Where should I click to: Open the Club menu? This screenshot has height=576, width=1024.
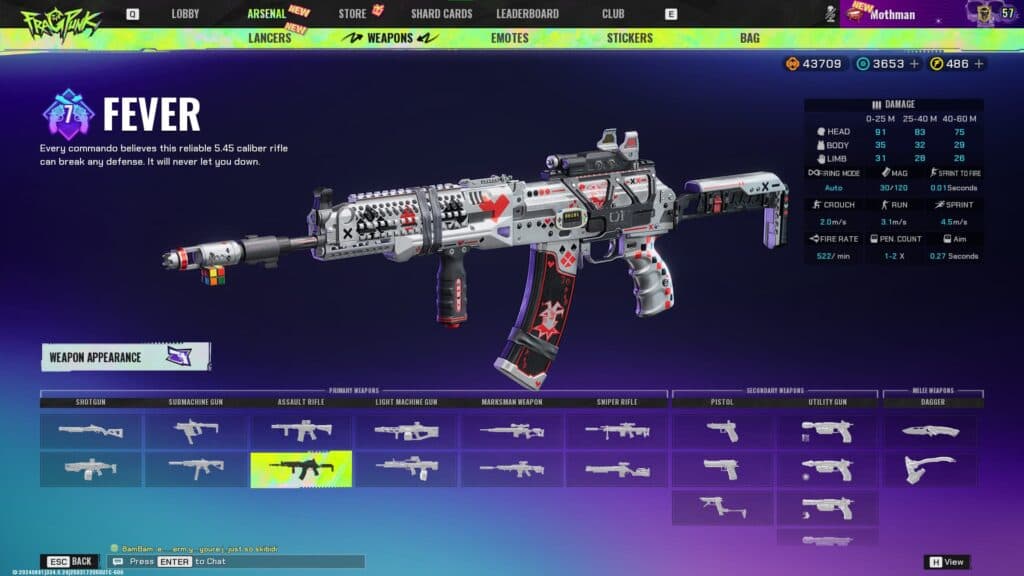tap(613, 14)
